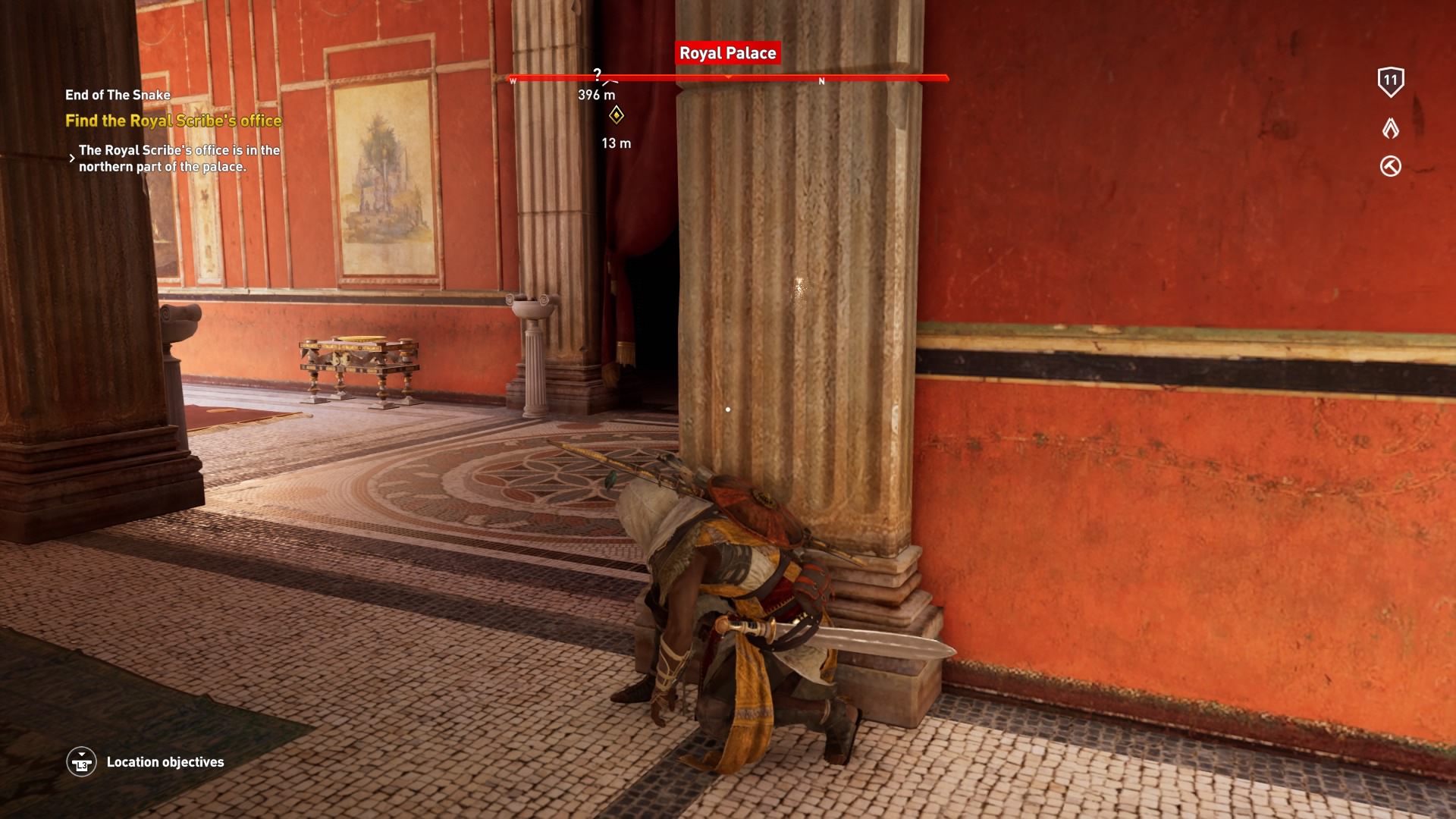Open the level 11 shield badge
The image size is (1456, 819).
click(1390, 81)
